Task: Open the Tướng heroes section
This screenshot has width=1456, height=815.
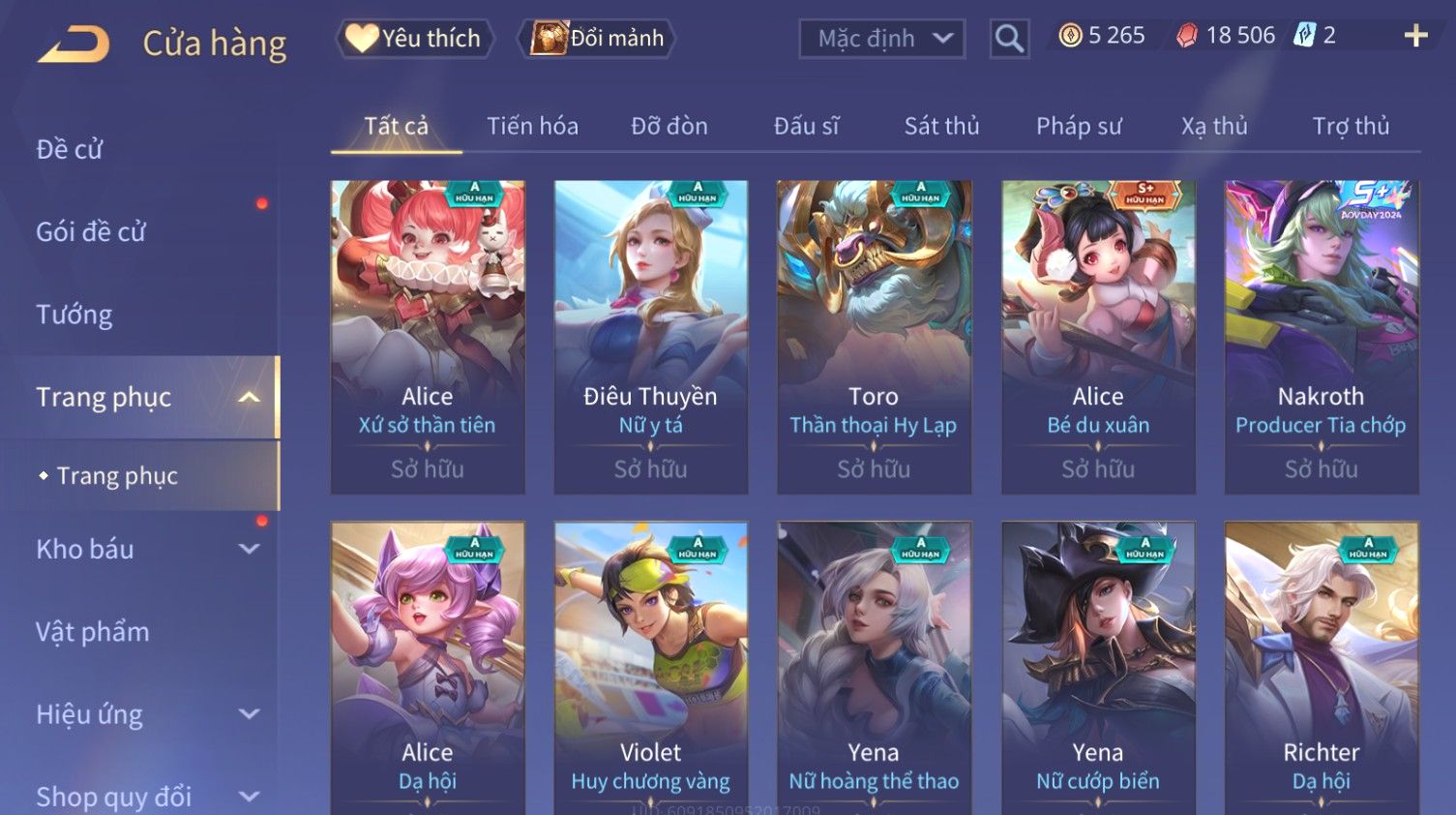Action: point(74,315)
